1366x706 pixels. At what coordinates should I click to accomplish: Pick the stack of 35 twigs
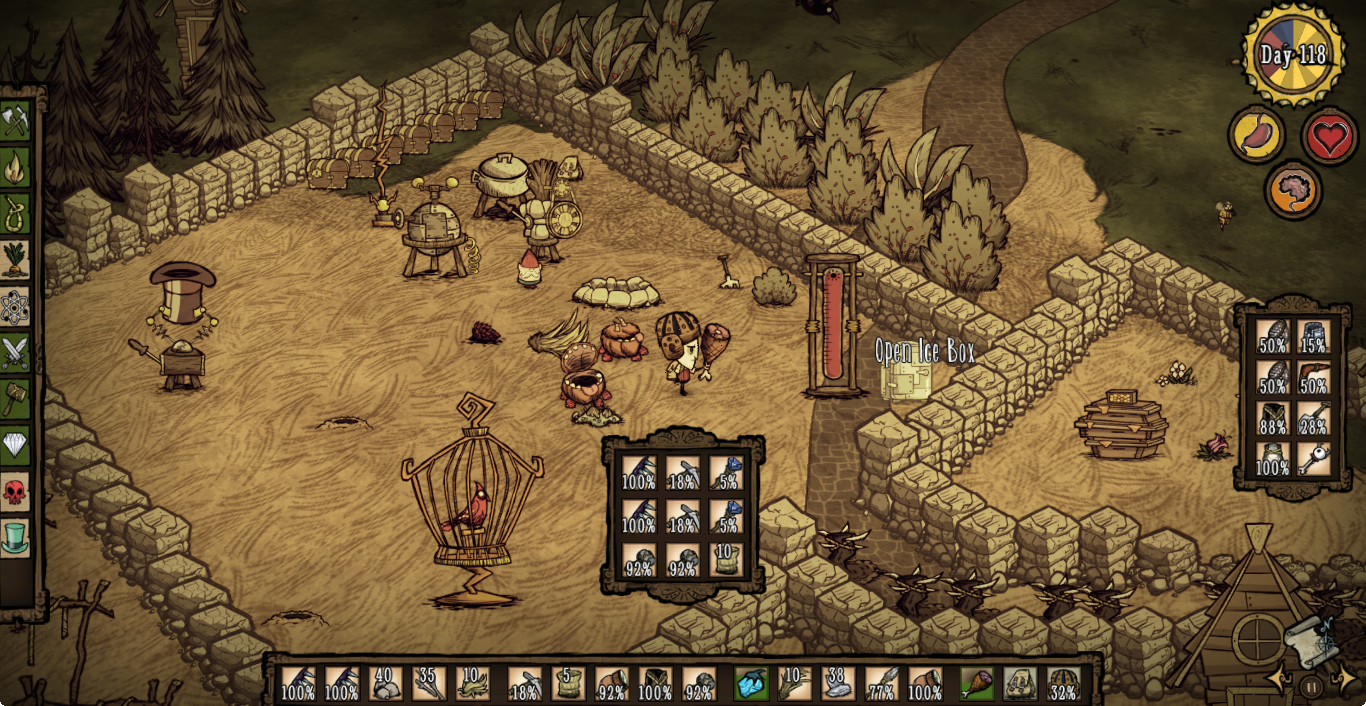click(429, 684)
